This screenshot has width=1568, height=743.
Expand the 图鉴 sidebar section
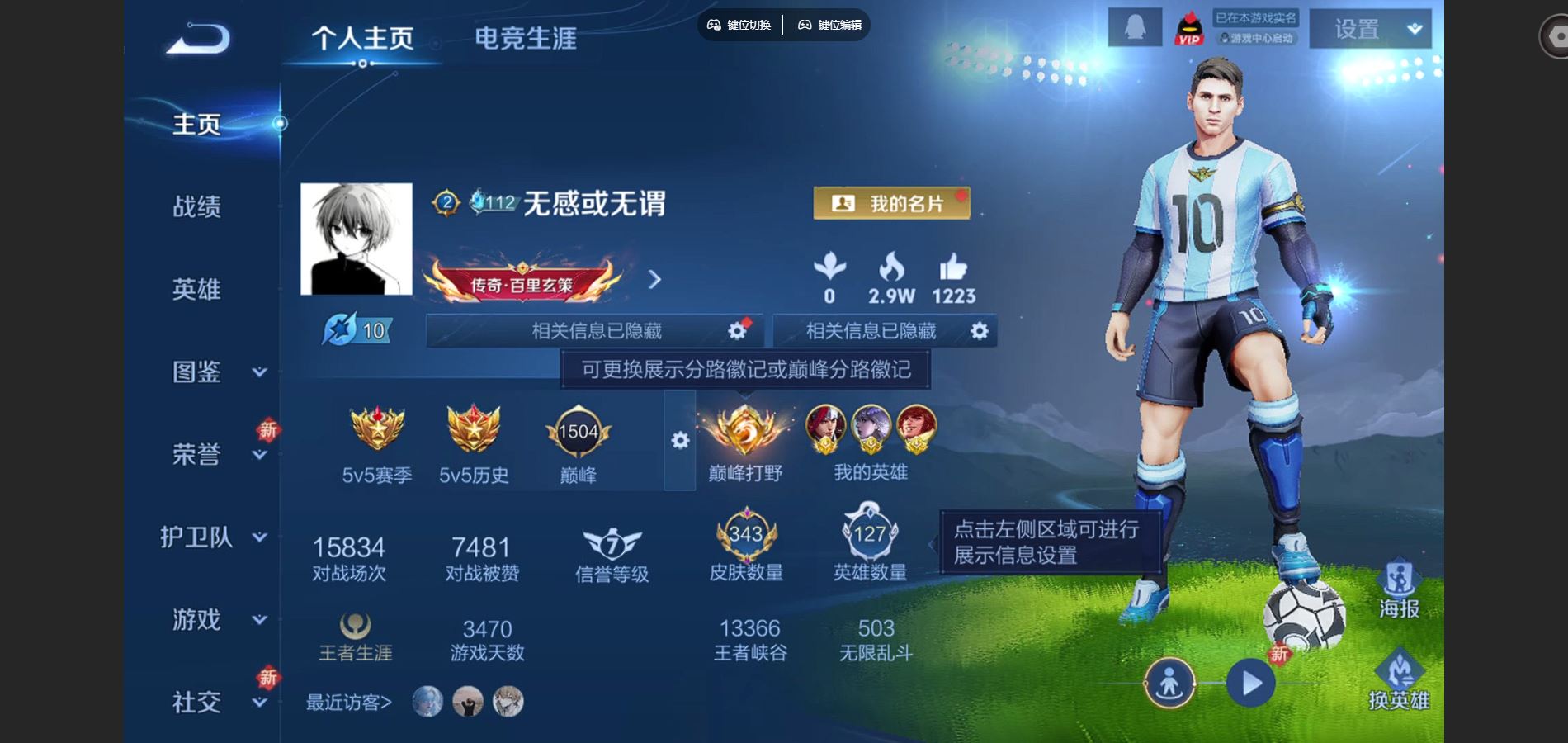tap(196, 373)
